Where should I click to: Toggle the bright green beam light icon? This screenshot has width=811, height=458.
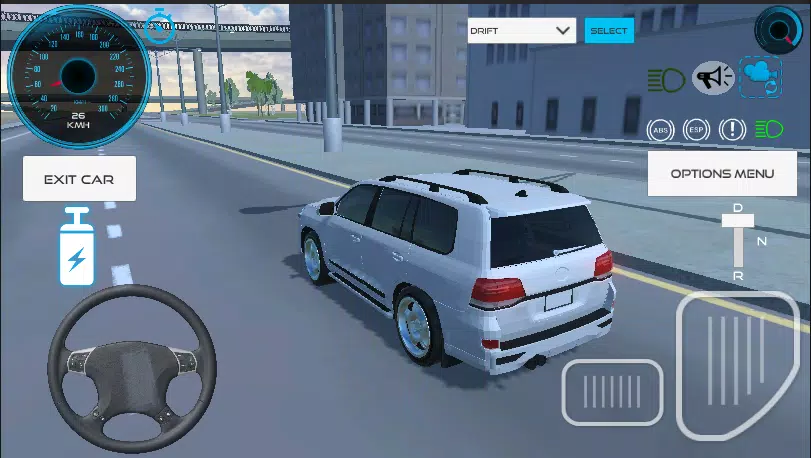(x=768, y=129)
